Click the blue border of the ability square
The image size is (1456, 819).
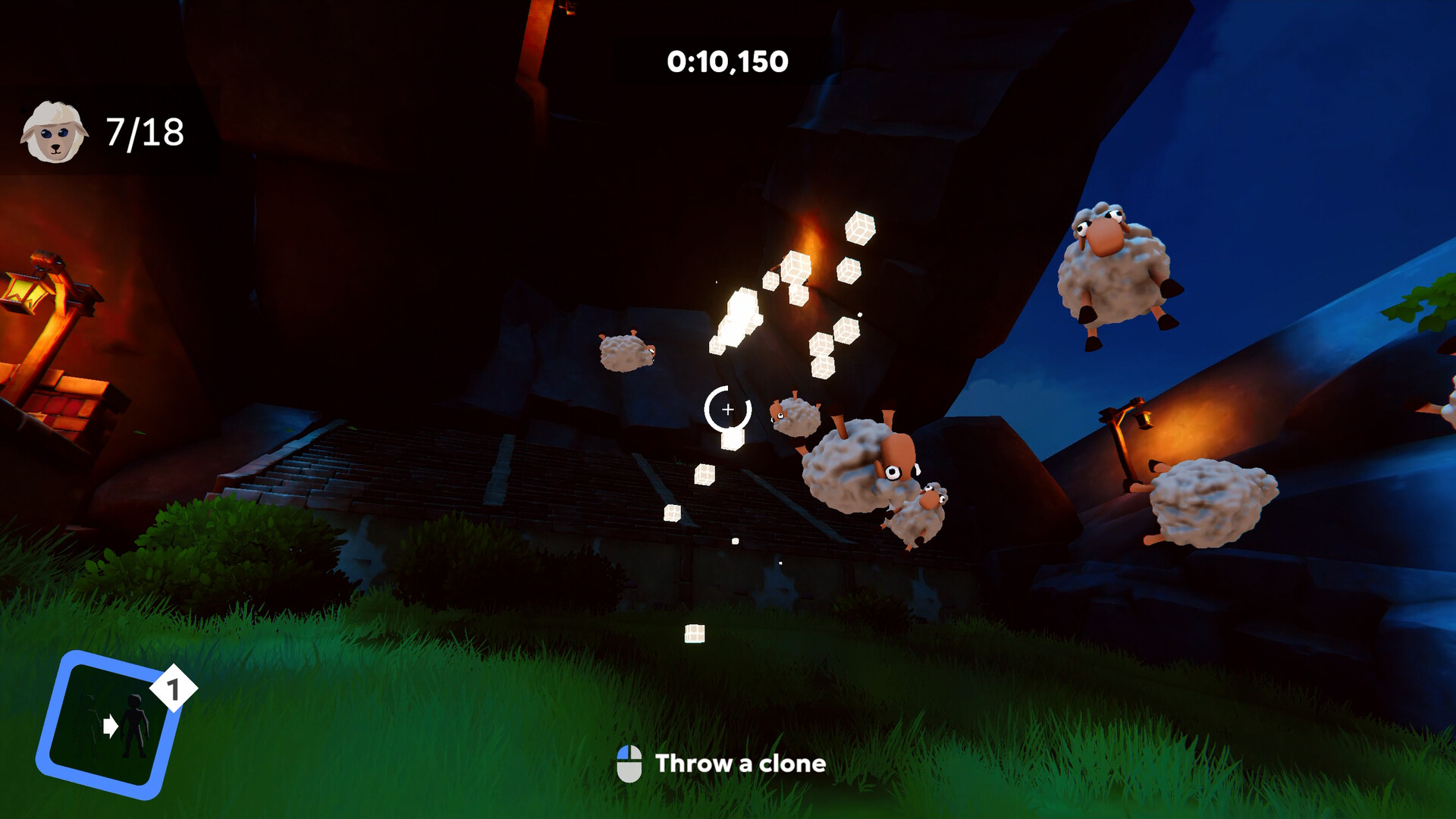point(55,714)
